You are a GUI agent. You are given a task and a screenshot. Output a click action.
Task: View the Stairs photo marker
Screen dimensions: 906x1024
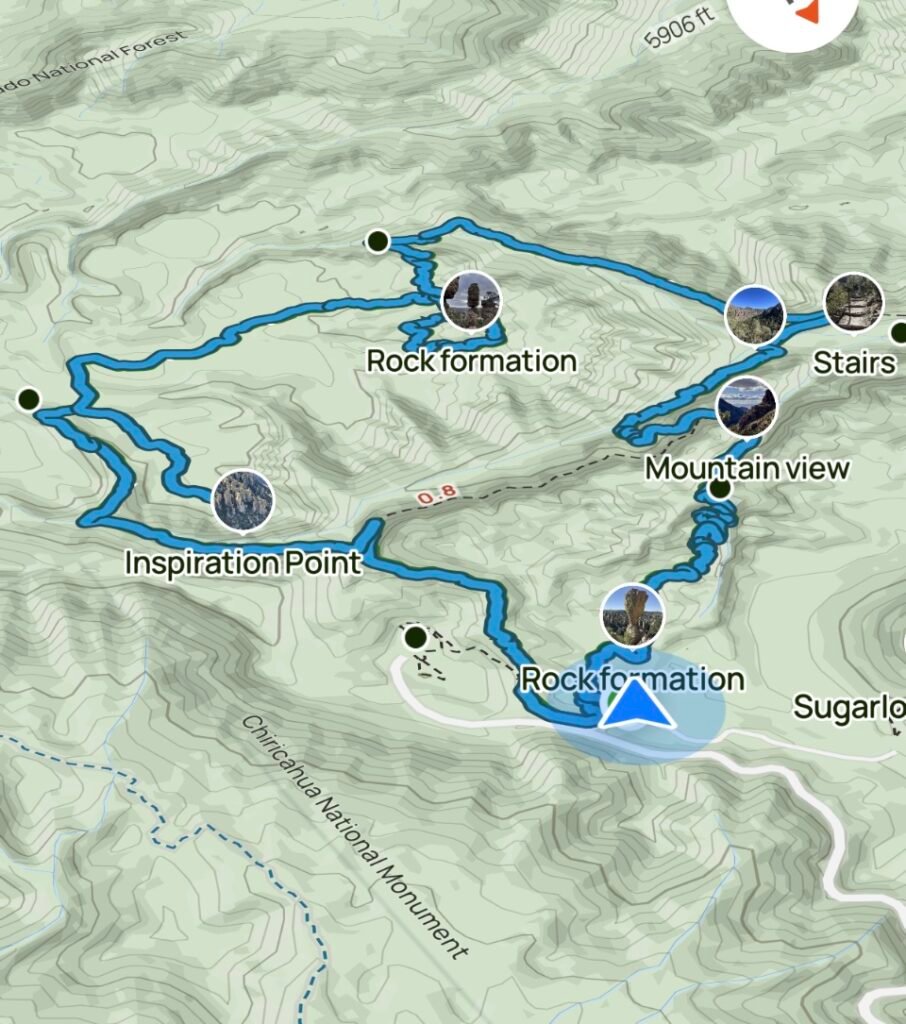click(x=853, y=302)
